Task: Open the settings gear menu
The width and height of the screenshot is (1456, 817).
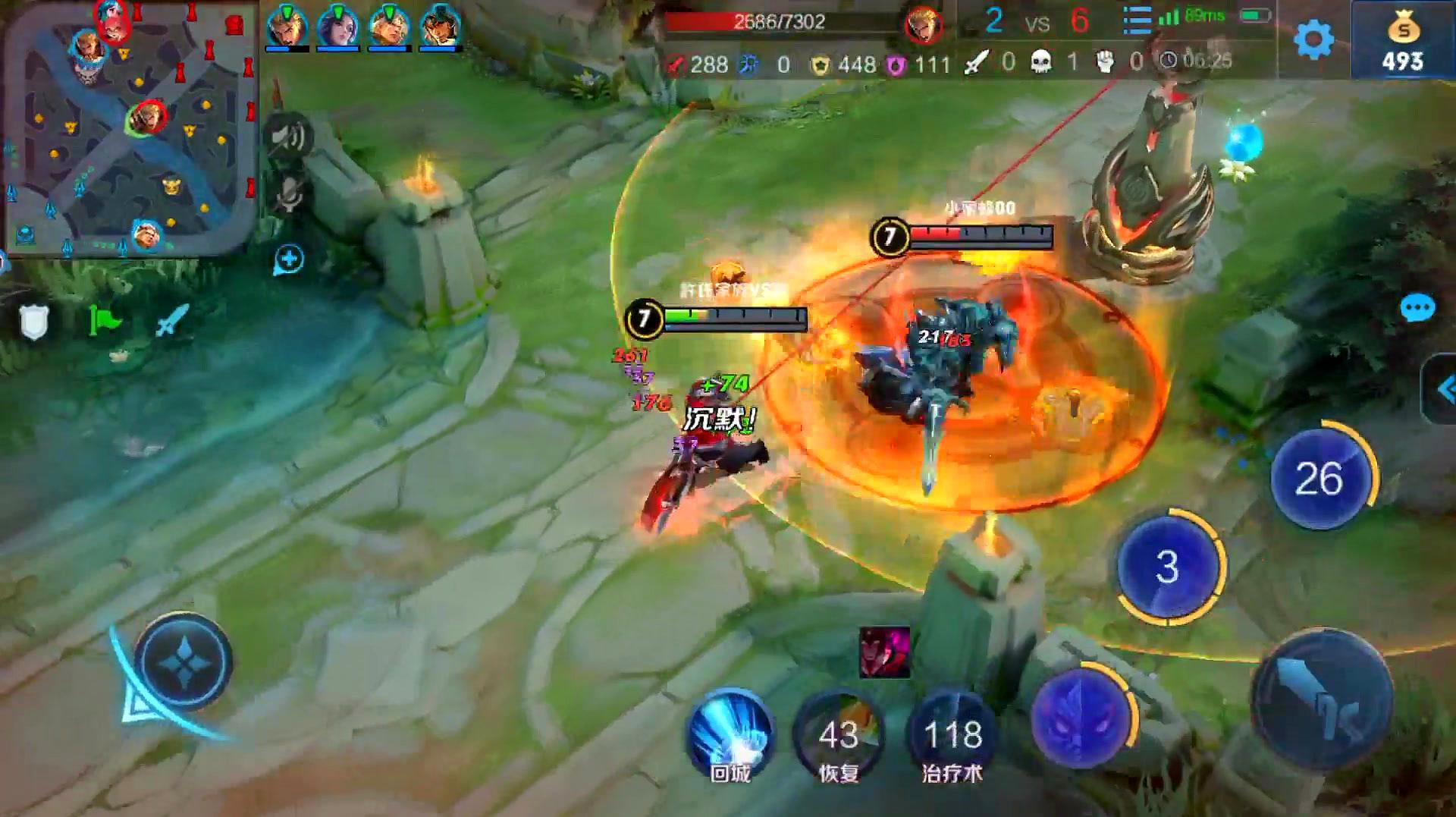Action: click(x=1313, y=39)
